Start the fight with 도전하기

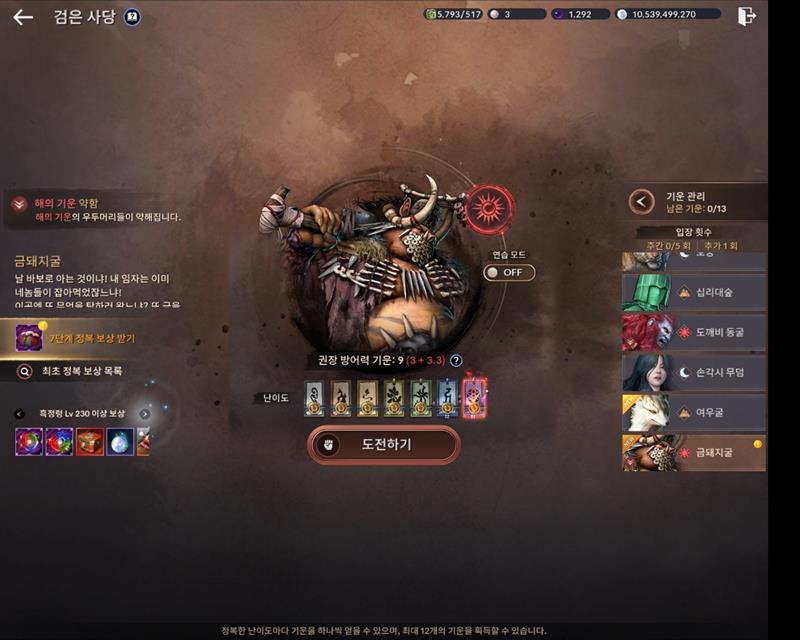384,445
